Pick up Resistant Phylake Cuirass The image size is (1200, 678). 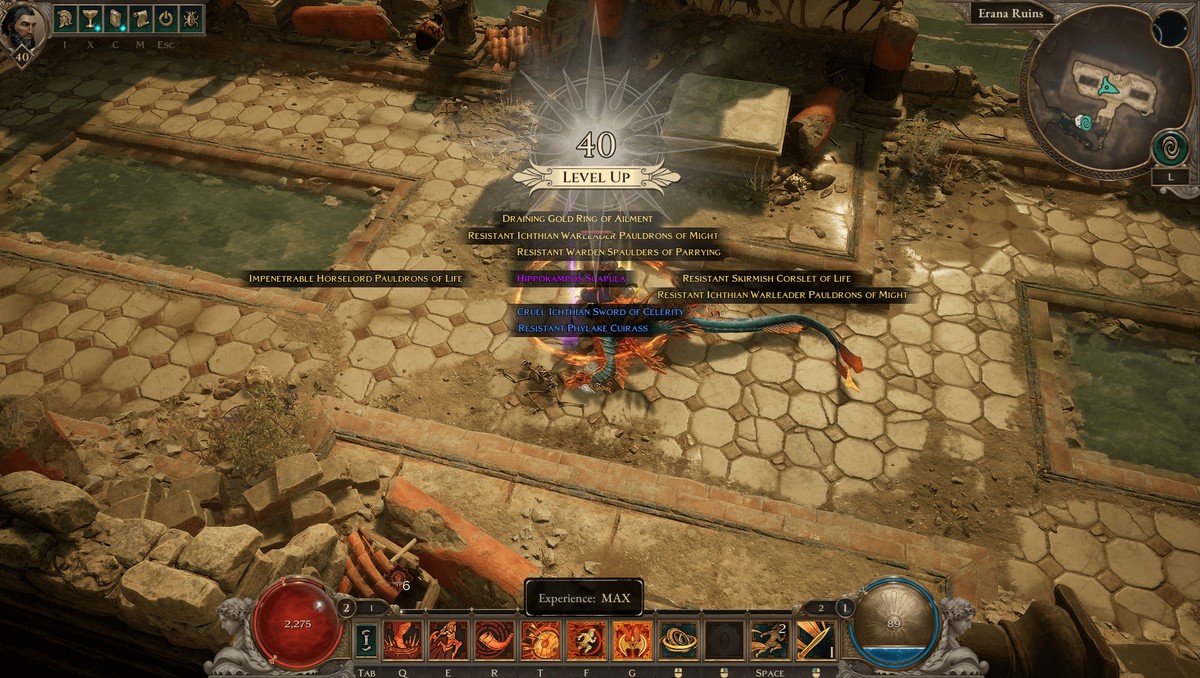pos(583,328)
